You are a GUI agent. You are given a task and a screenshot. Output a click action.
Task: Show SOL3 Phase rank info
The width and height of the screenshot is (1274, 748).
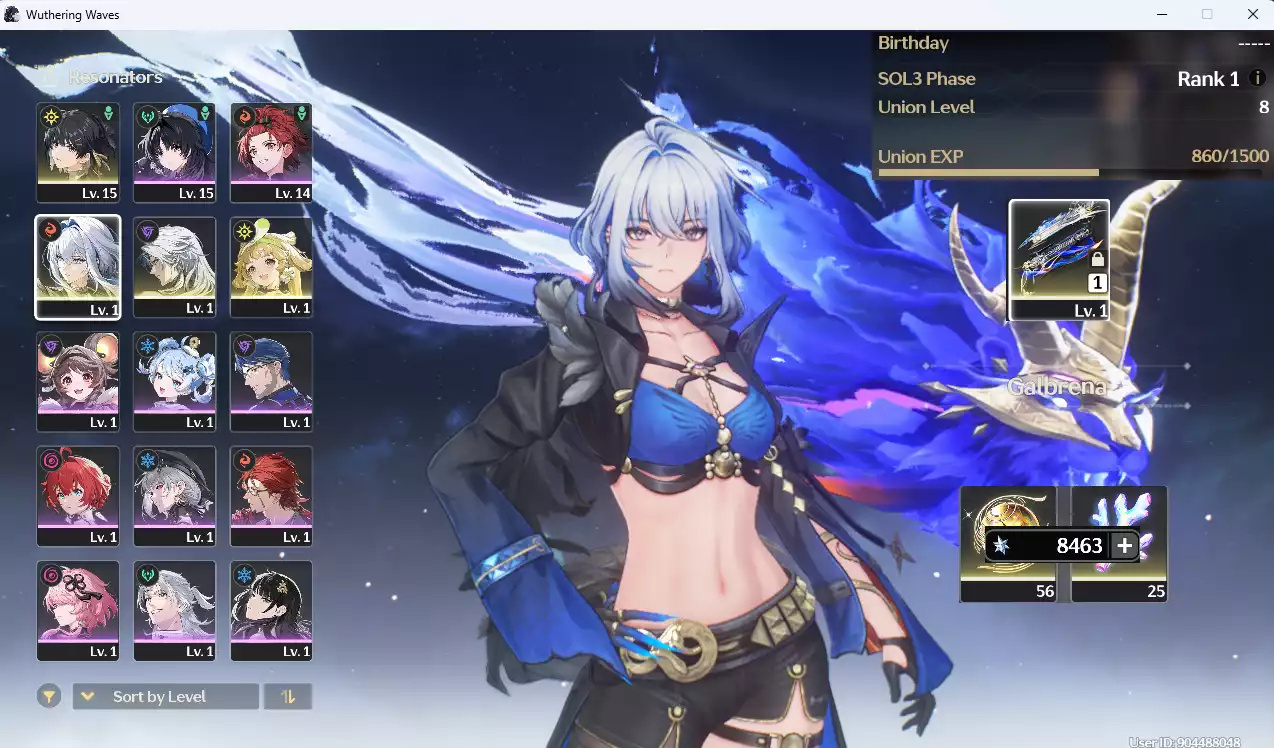point(1258,78)
